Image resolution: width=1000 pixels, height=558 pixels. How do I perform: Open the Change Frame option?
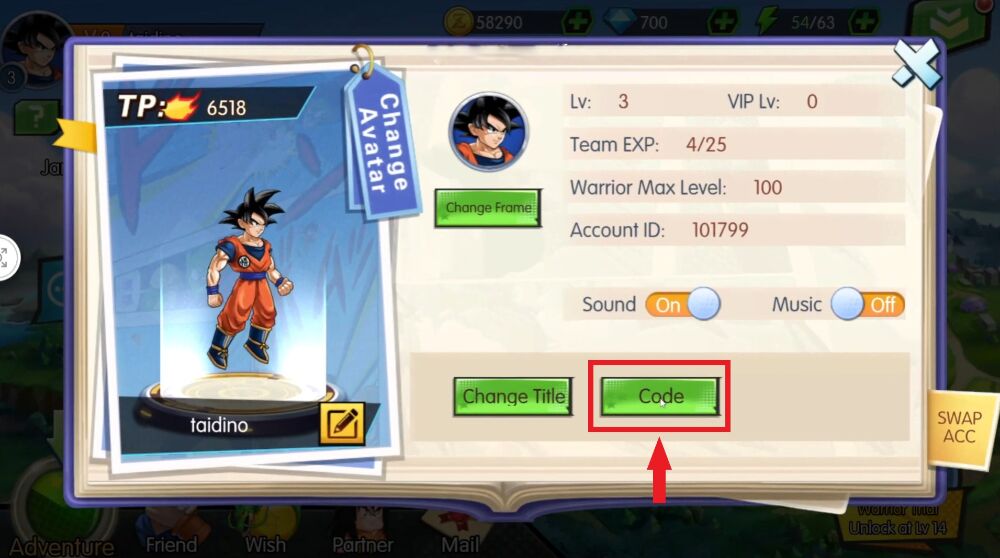coord(488,208)
